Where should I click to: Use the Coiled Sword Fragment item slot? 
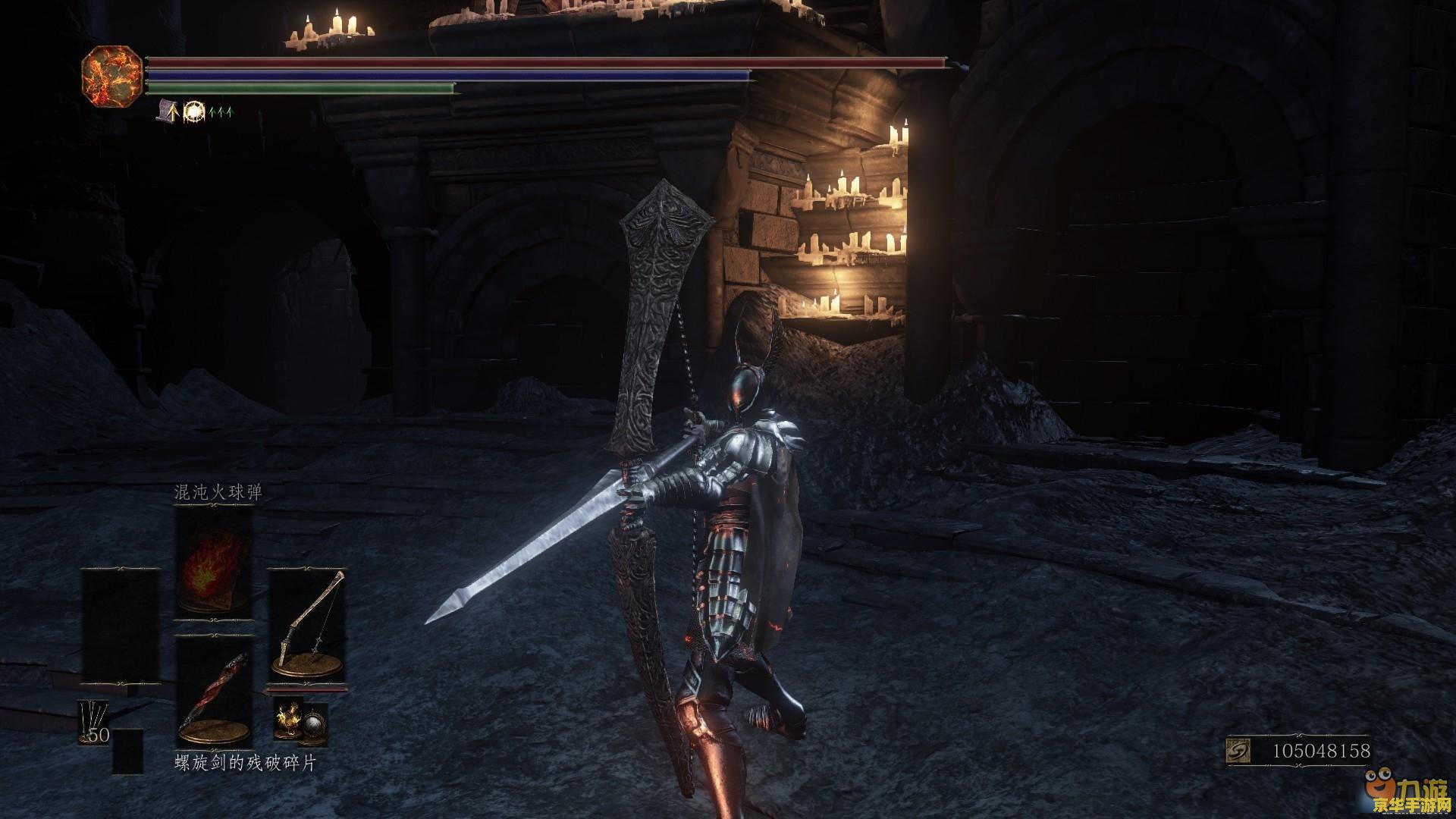coord(213,692)
